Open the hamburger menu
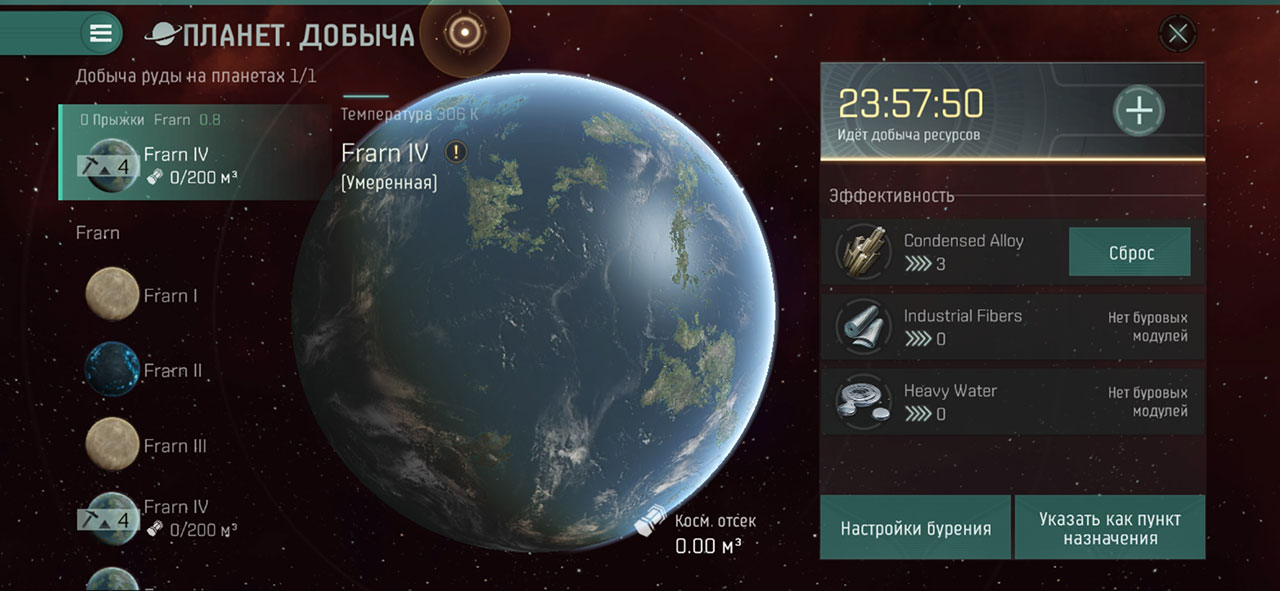This screenshot has height=591, width=1280. click(x=100, y=33)
